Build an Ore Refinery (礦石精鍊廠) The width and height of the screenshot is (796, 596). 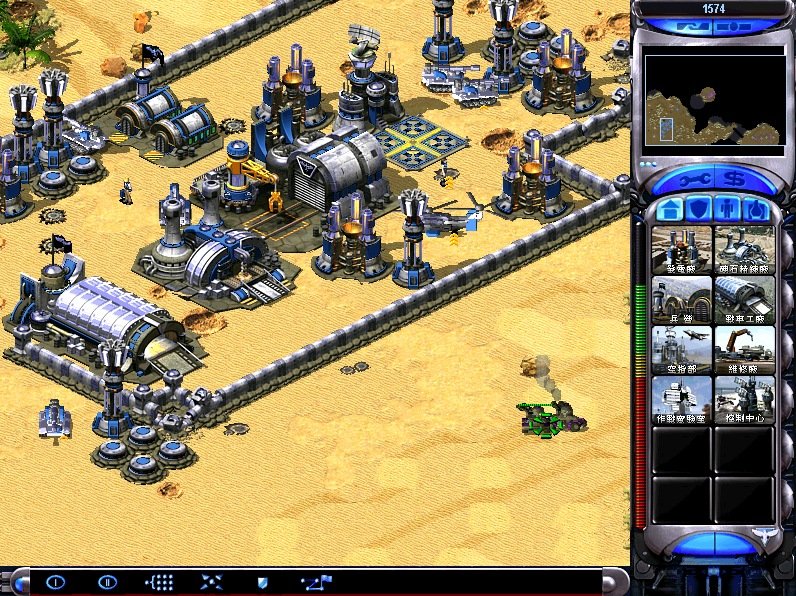coord(744,250)
